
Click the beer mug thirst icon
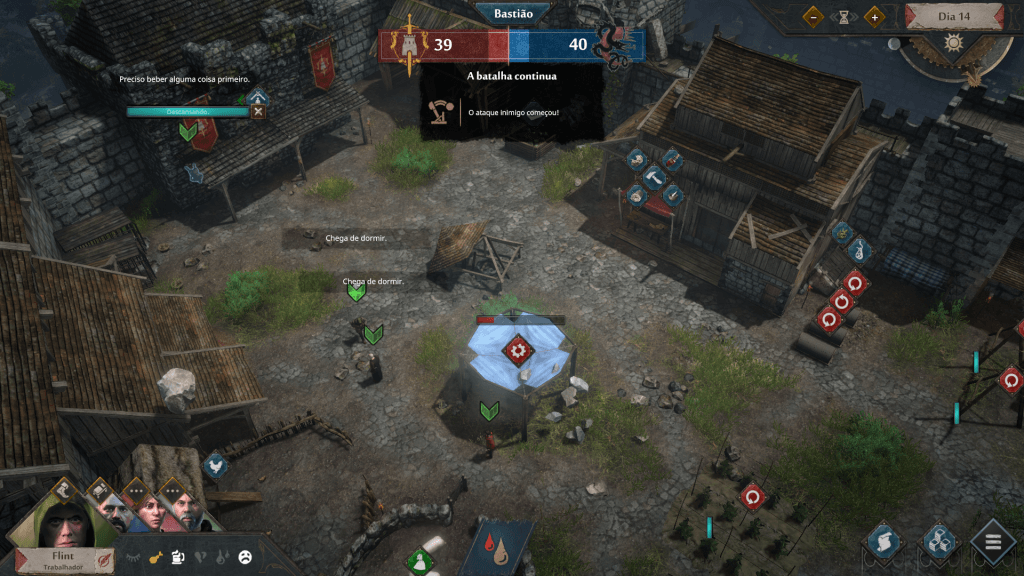(x=177, y=558)
